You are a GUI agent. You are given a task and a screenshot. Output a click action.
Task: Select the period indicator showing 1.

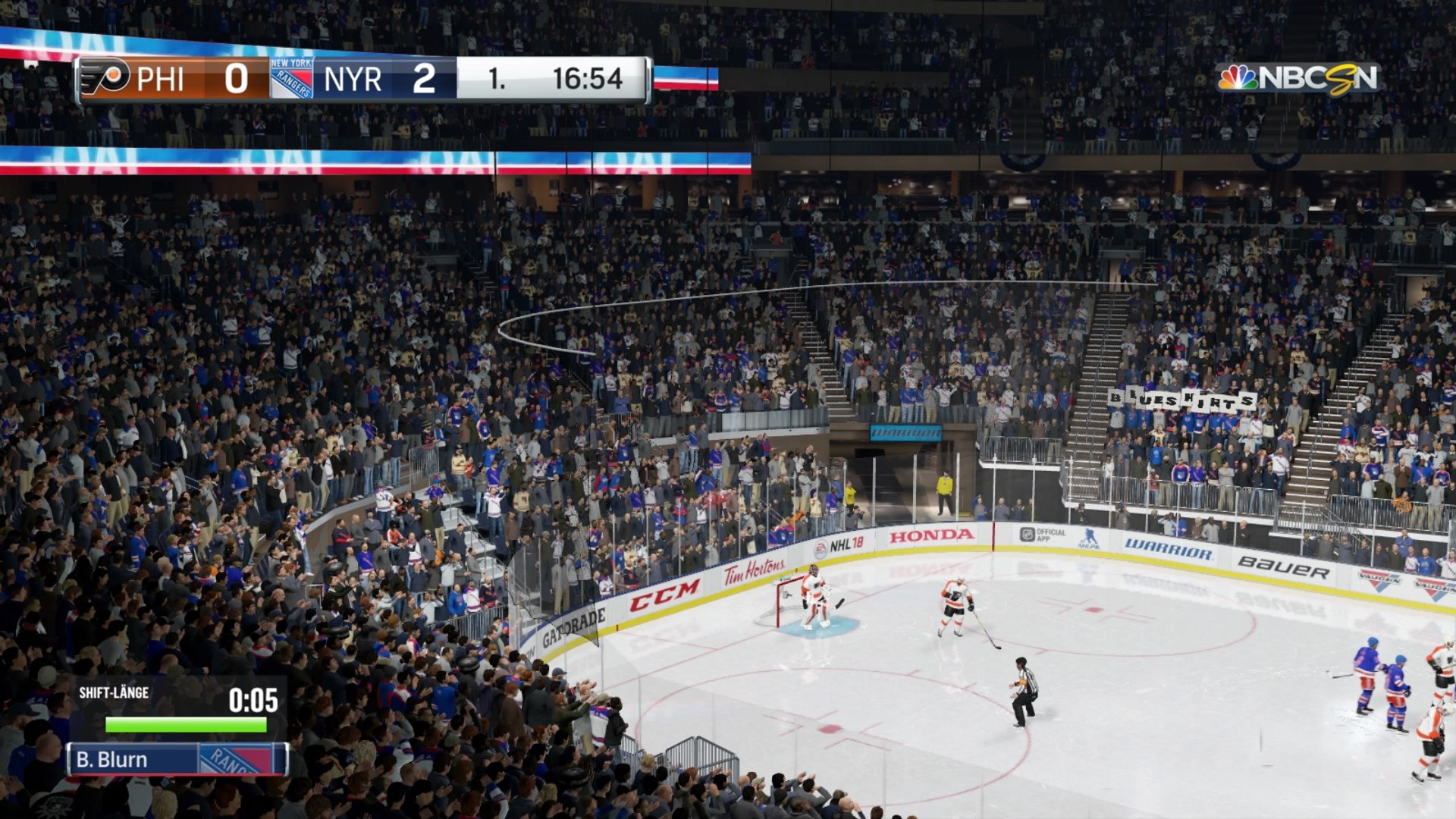click(x=497, y=77)
